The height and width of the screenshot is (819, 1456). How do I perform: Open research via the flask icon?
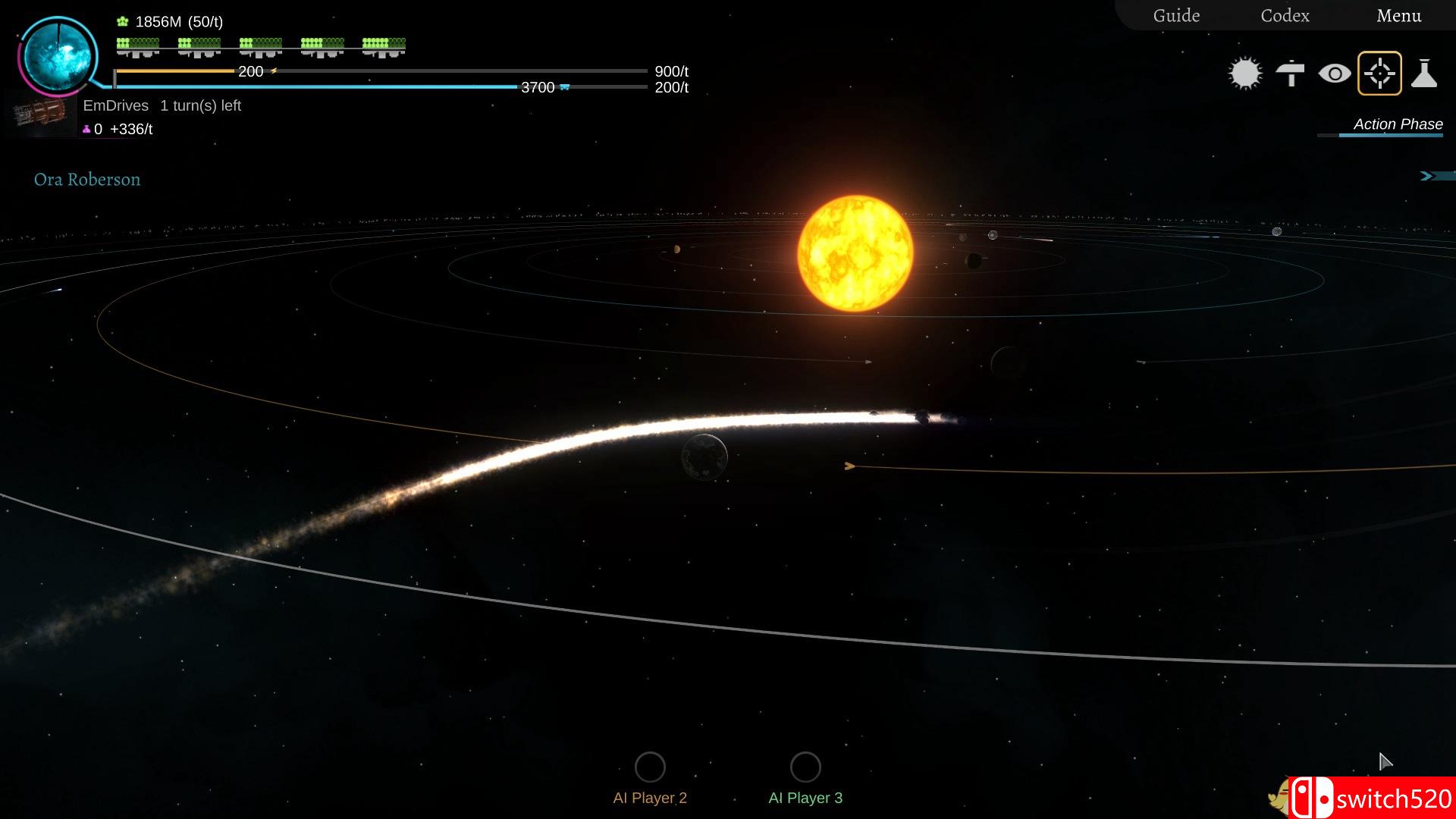coord(1424,74)
